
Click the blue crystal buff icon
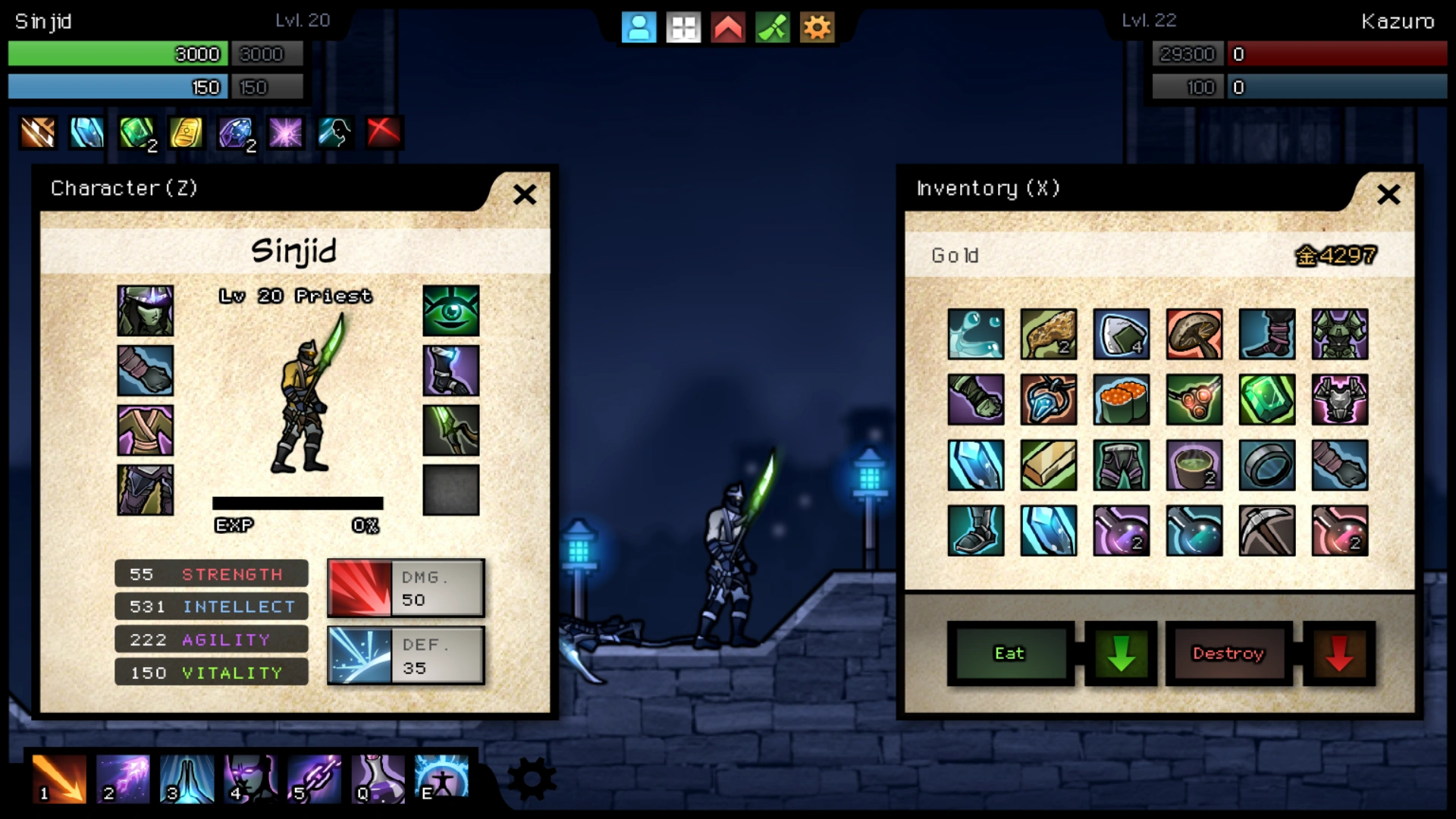[86, 133]
